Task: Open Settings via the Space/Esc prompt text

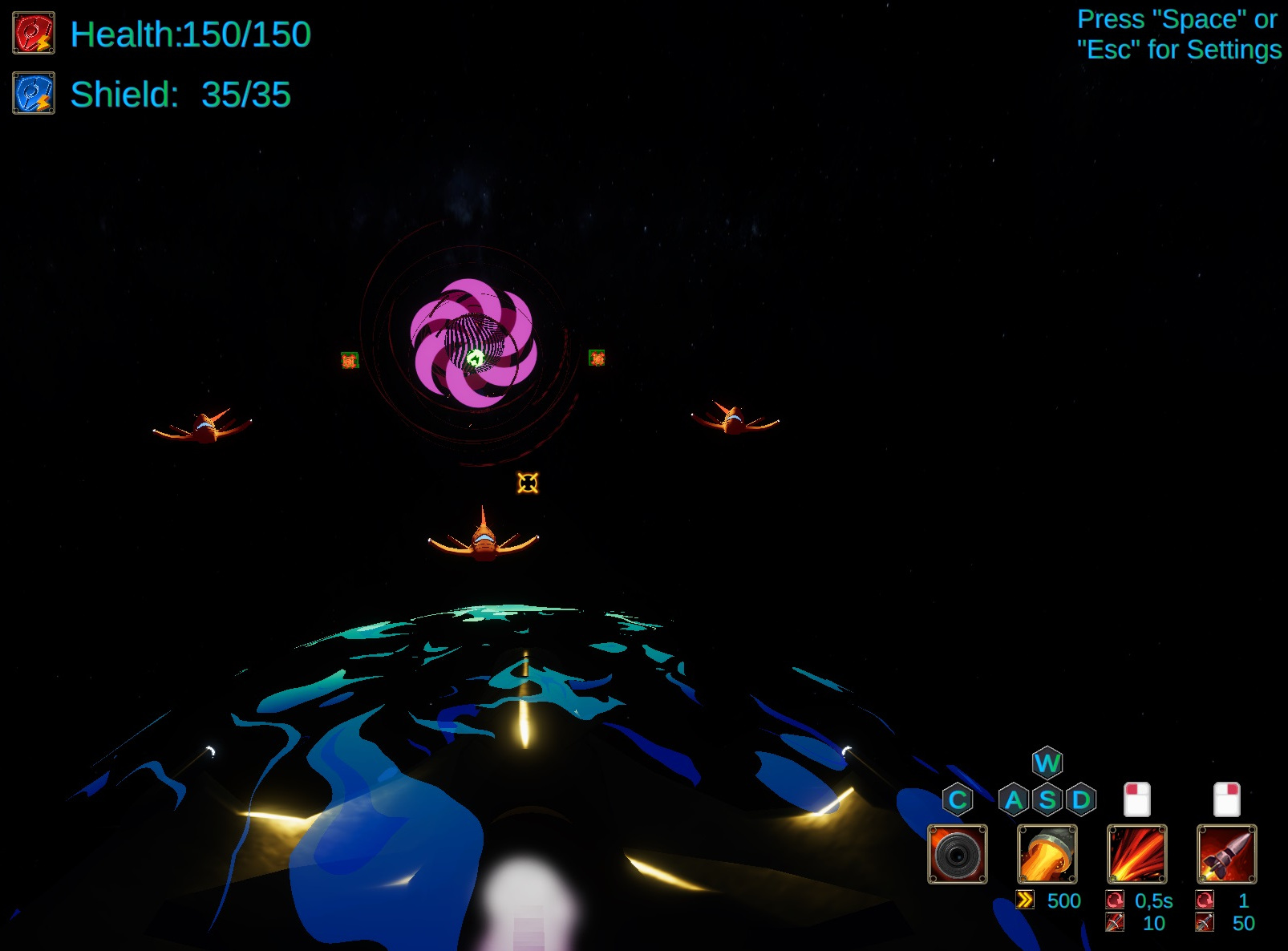Action: tap(1176, 34)
